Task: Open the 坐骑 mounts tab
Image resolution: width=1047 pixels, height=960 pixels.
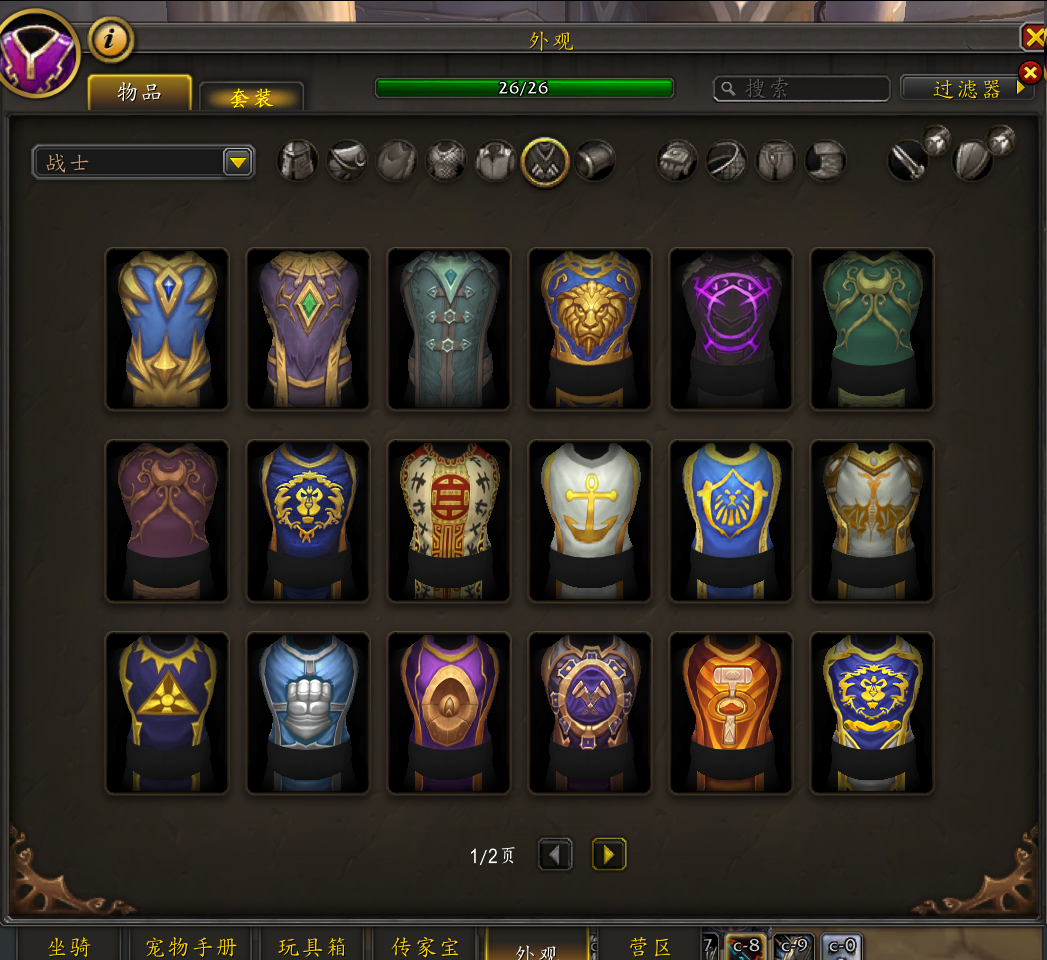Action: pos(69,946)
